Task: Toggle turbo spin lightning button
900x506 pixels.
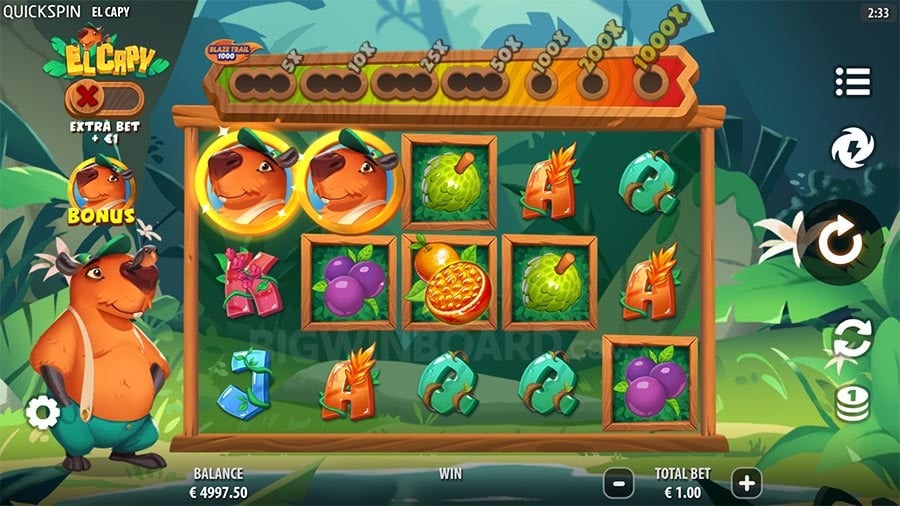Action: 852,148
